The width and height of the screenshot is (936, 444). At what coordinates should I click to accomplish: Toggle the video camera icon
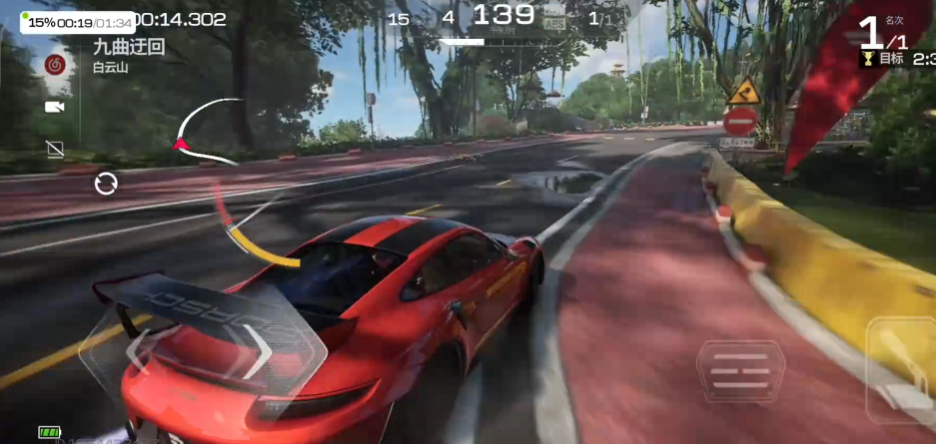click(55, 106)
